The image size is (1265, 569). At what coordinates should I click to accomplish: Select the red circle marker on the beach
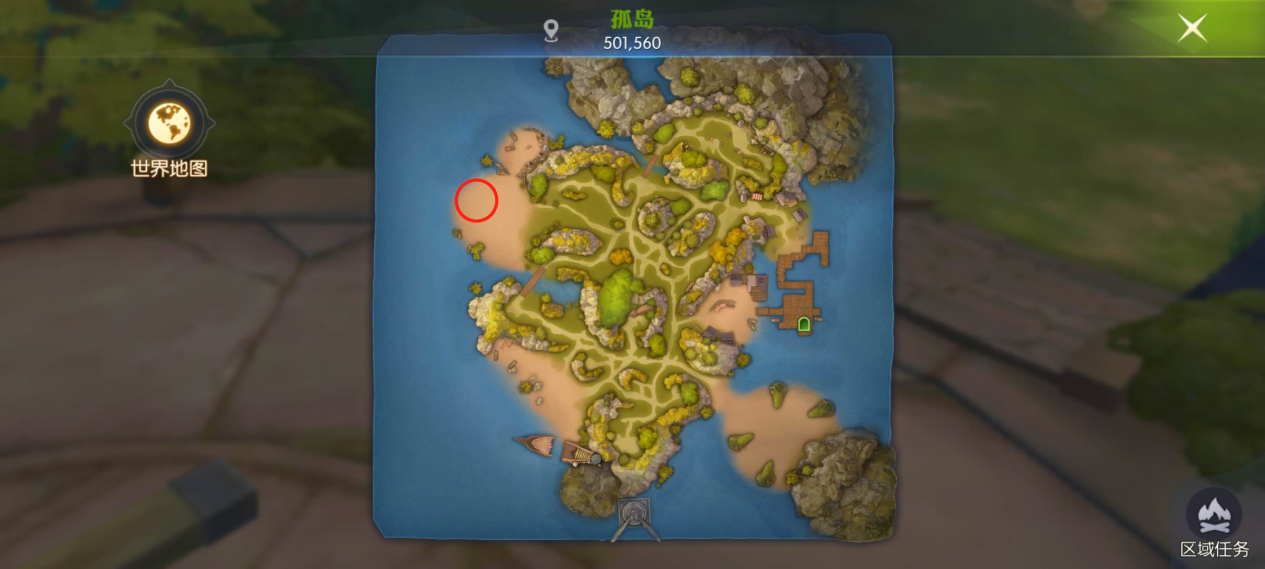coord(476,200)
